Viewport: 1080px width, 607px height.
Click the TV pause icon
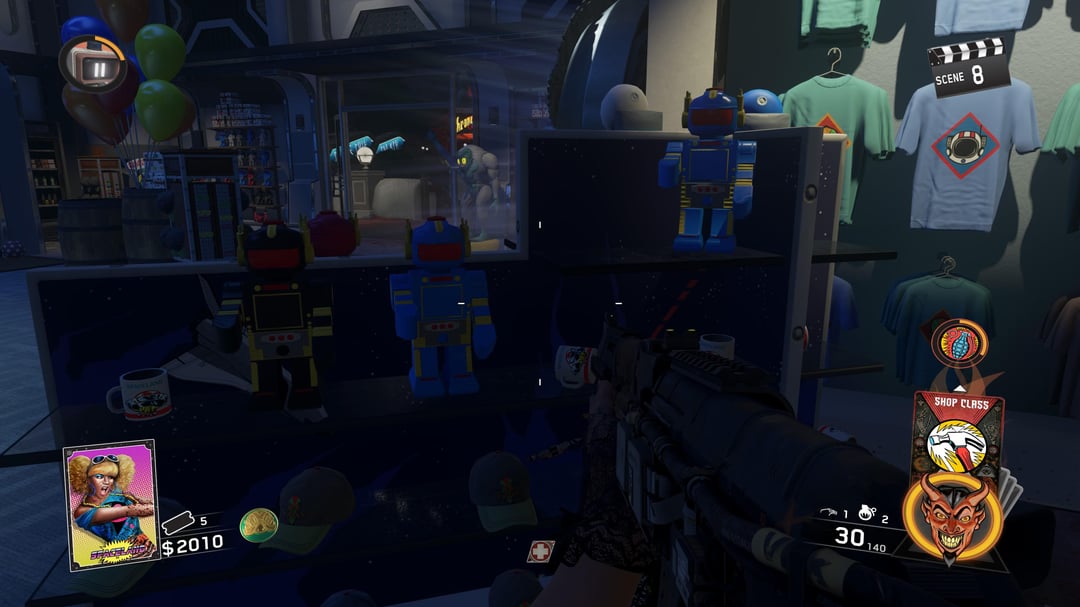click(x=99, y=67)
